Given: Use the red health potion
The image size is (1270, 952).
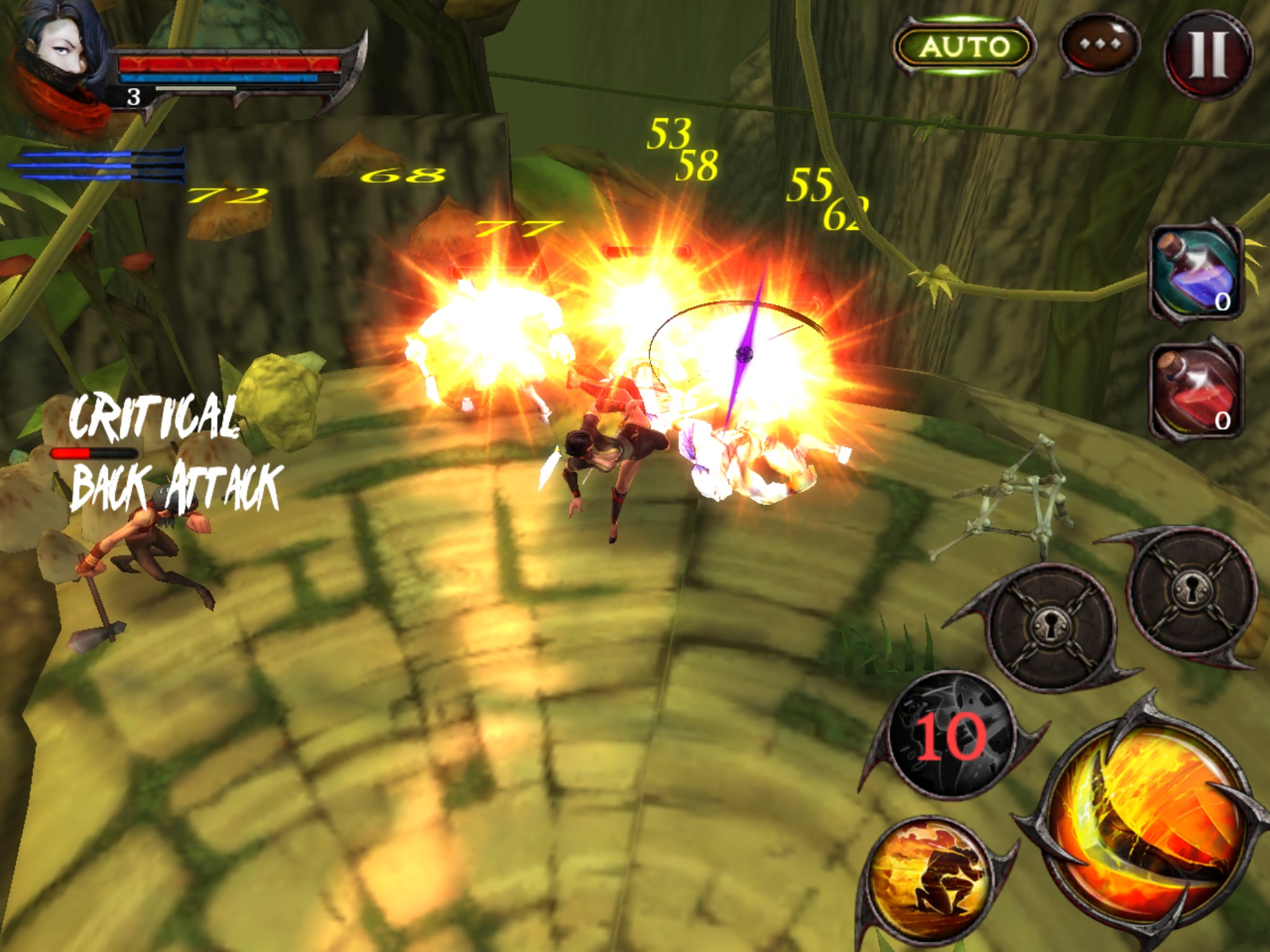Looking at the screenshot, I should pyautogui.click(x=1195, y=390).
